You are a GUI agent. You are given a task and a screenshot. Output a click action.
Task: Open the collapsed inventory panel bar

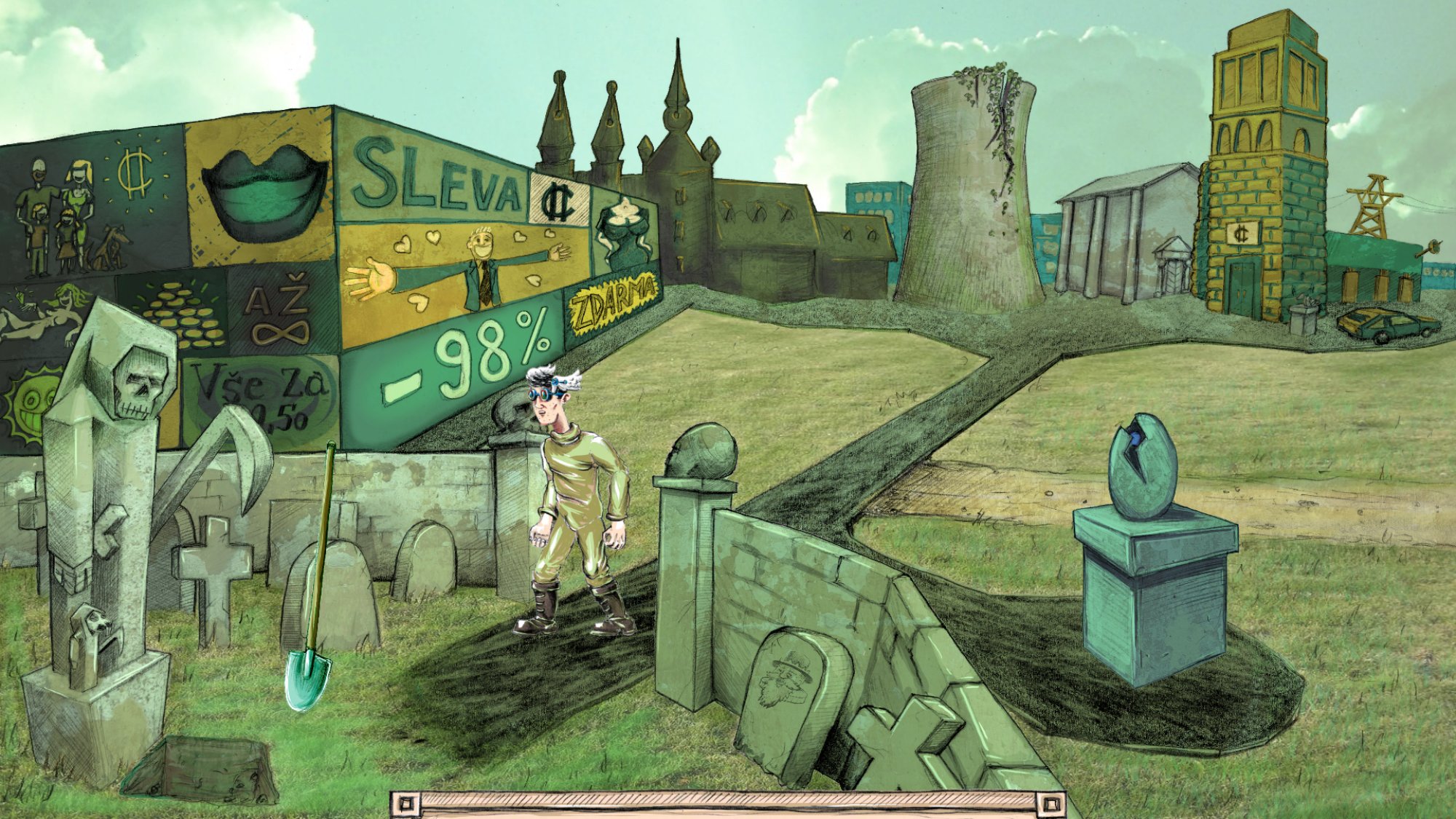tap(728, 804)
